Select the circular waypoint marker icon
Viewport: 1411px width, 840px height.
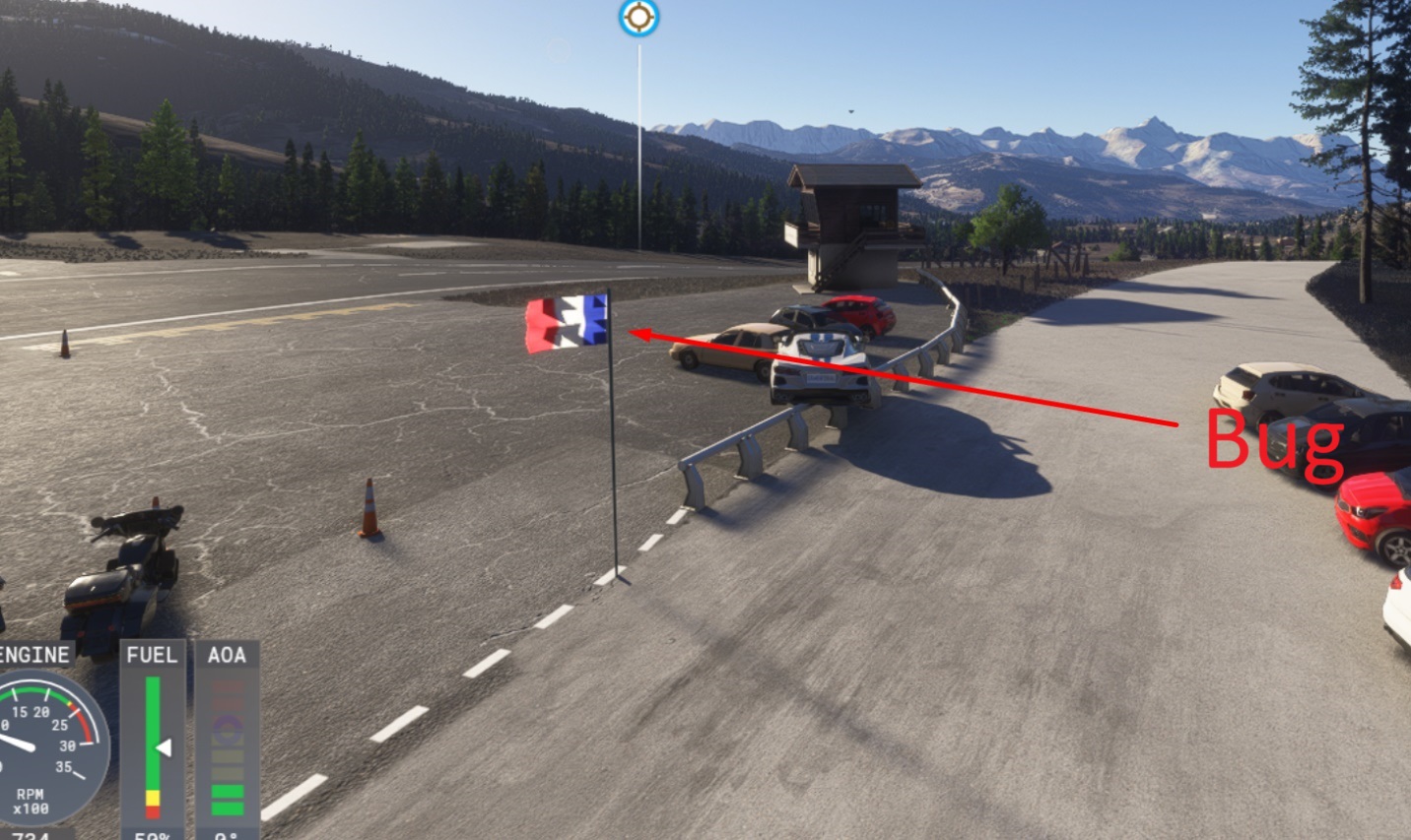638,18
